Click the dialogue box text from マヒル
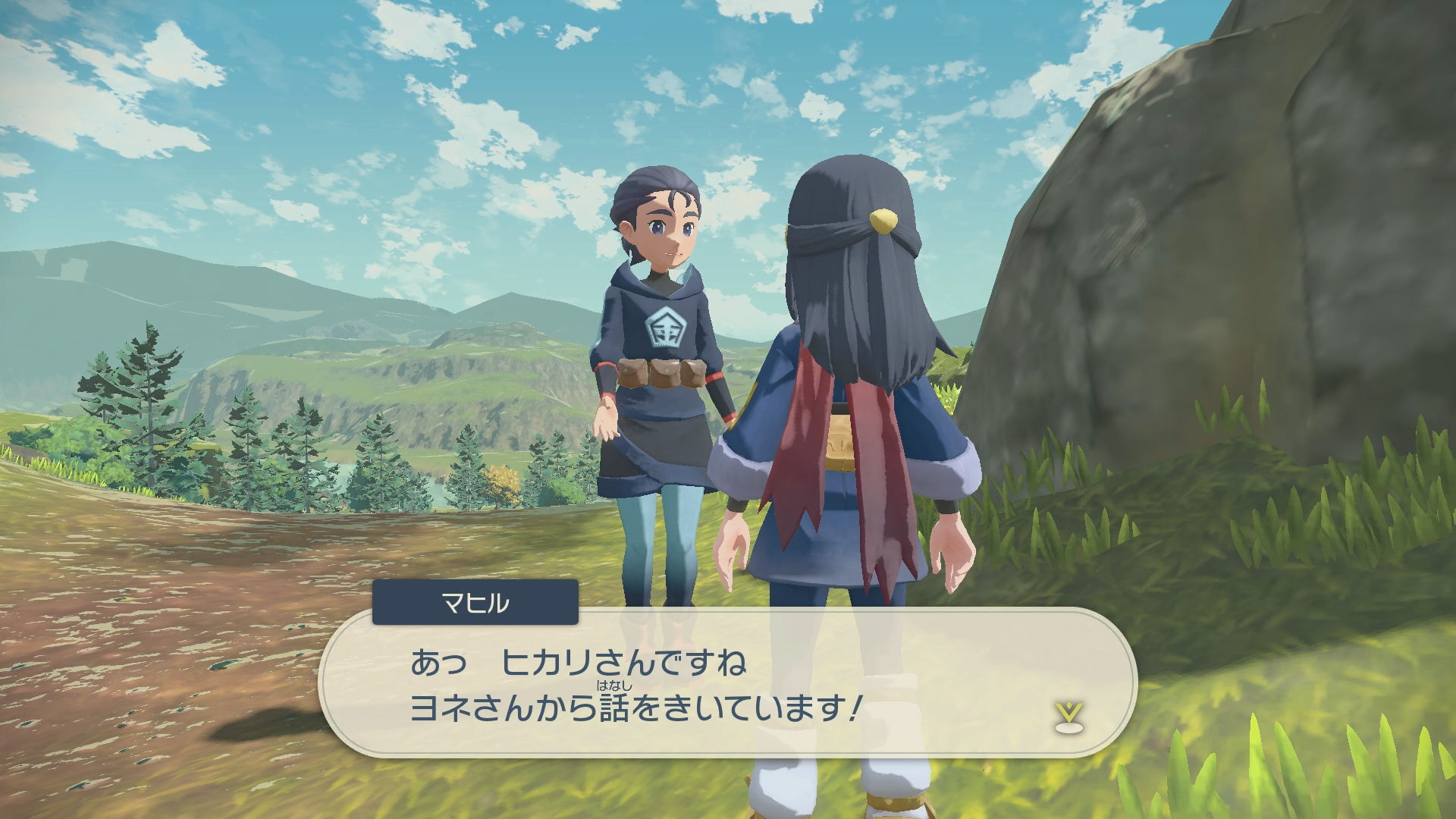Viewport: 1456px width, 819px height. tap(635, 686)
